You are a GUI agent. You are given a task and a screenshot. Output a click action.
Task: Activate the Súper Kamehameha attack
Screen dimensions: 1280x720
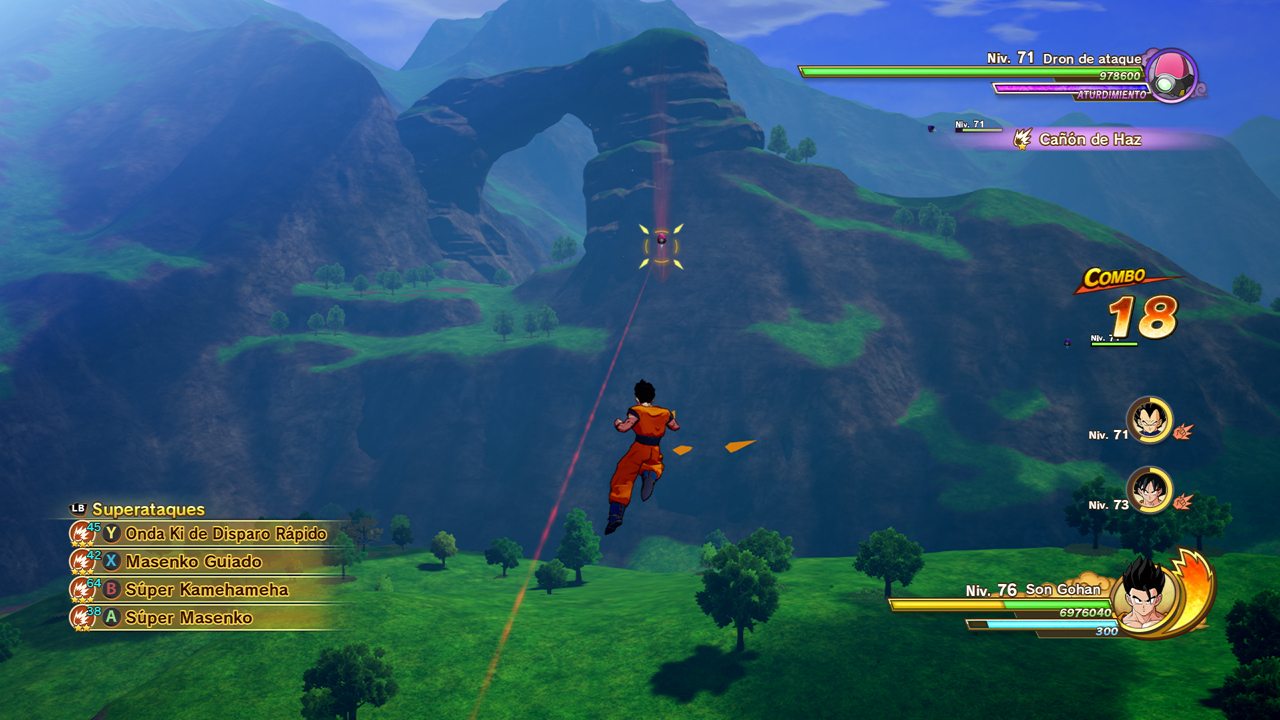pyautogui.click(x=206, y=590)
